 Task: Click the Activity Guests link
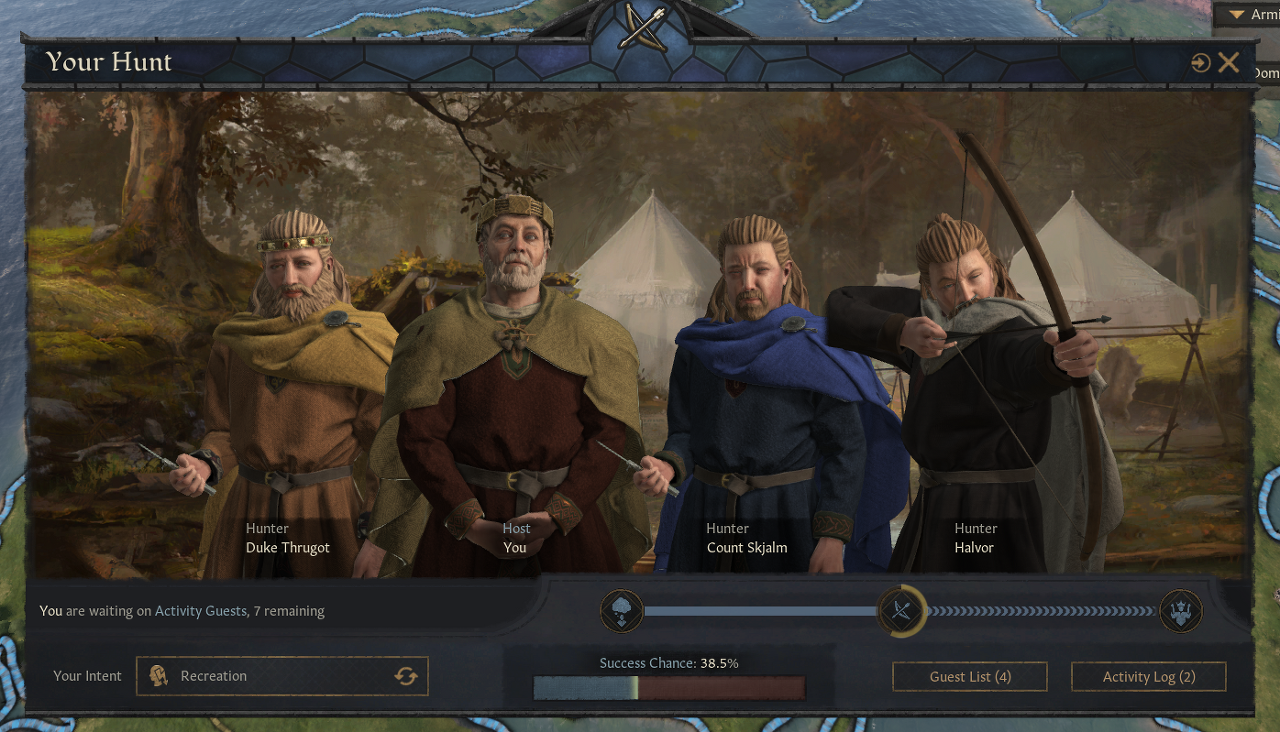click(200, 611)
